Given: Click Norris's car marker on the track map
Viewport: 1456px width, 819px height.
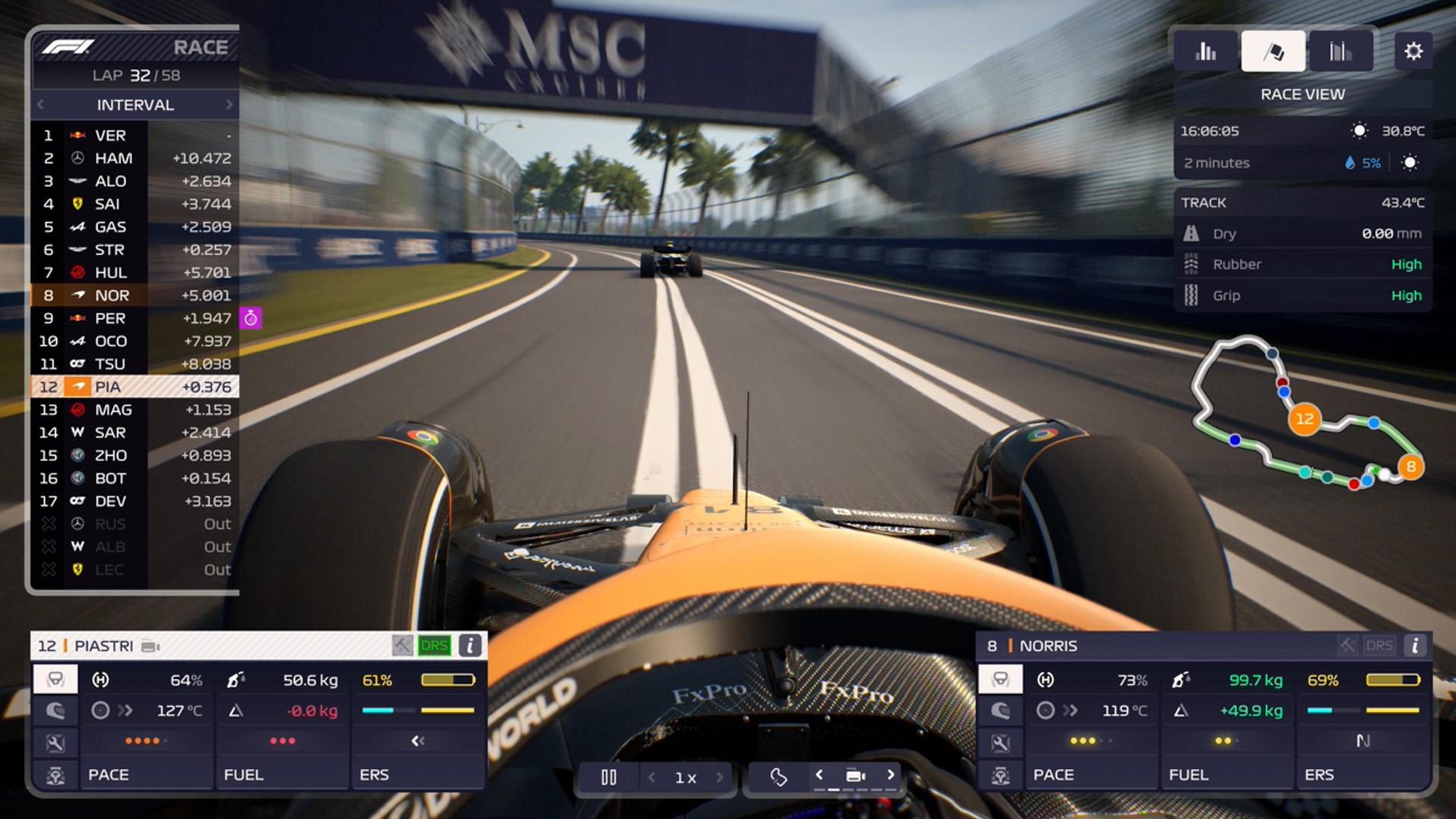Looking at the screenshot, I should click(x=1411, y=468).
